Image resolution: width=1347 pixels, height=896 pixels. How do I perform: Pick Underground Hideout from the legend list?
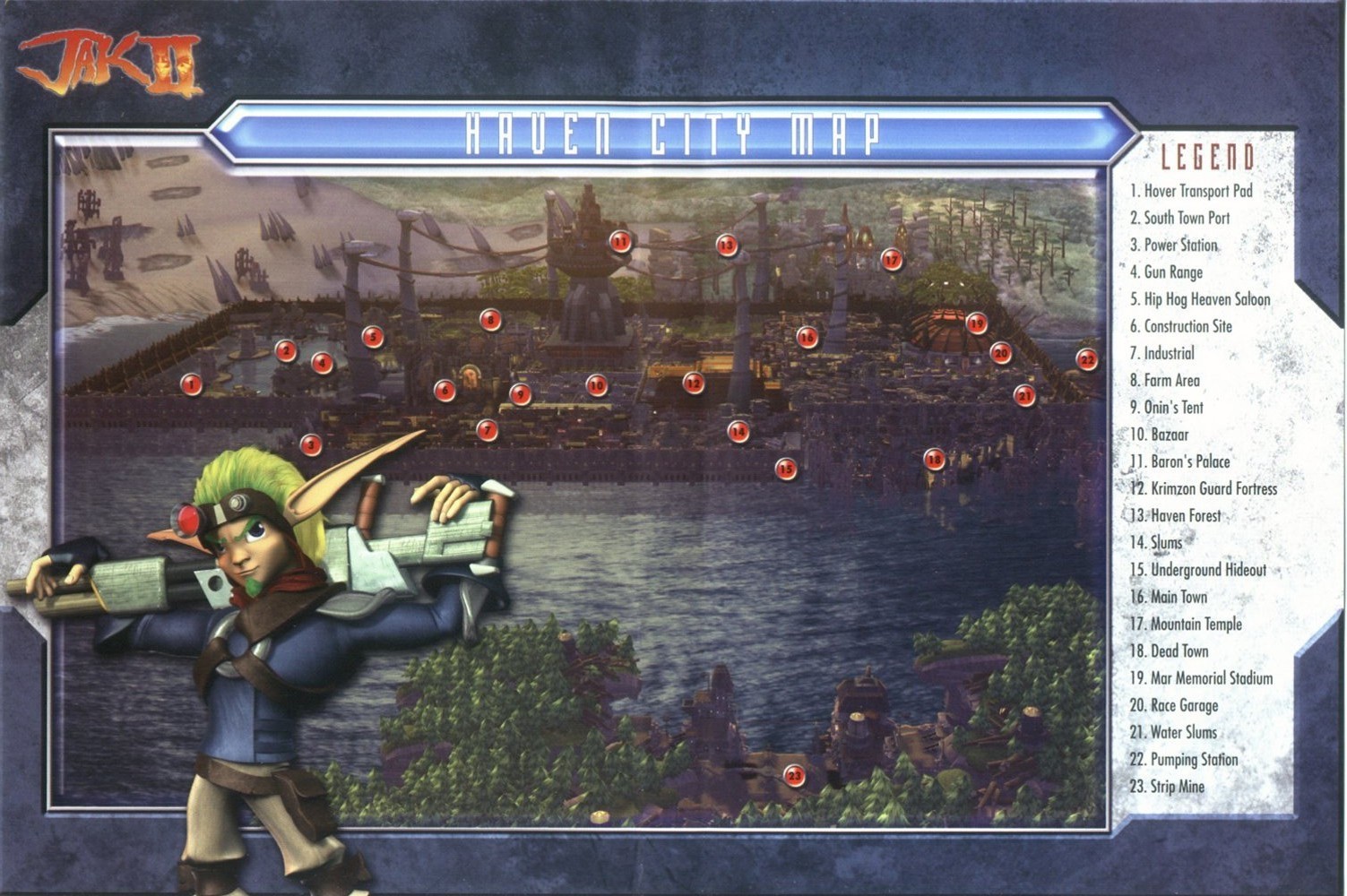click(1197, 570)
